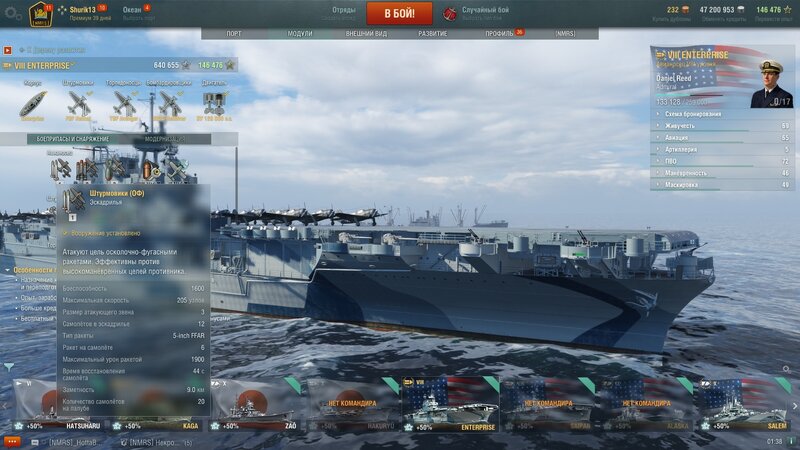This screenshot has height=450, width=800.
Task: Select the Enterprise hull module icon
Action: click(32, 103)
